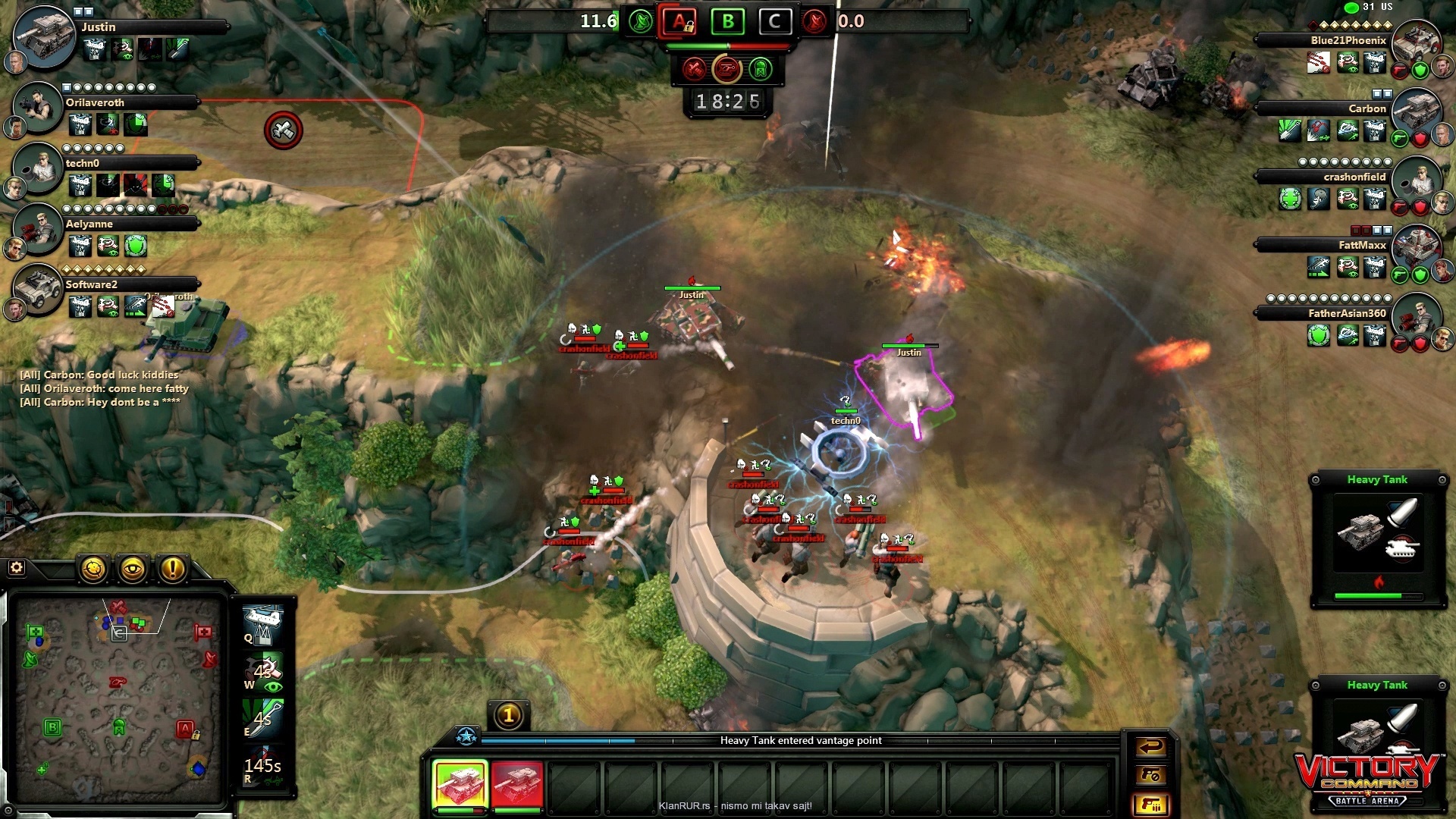The height and width of the screenshot is (819, 1456).
Task: Select capture point B indicator at top
Action: 727,21
